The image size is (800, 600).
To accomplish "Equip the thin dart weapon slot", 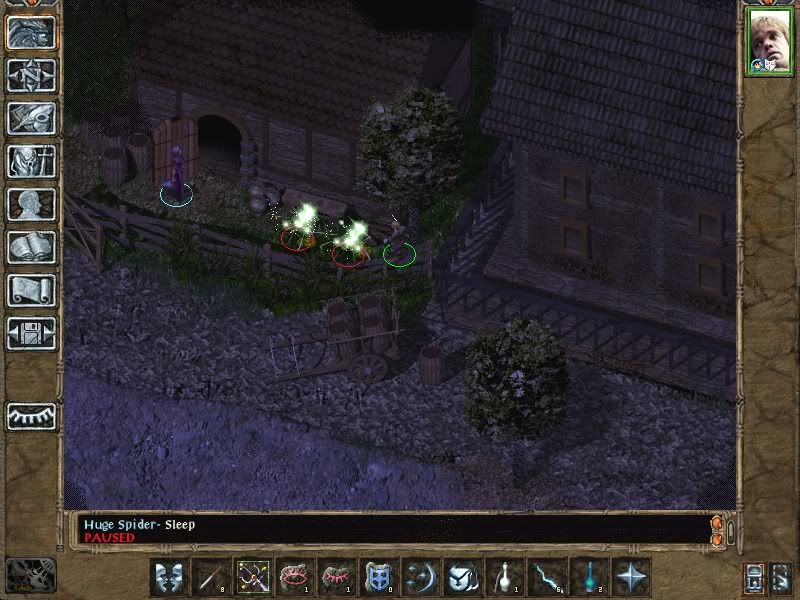I will pos(211,577).
